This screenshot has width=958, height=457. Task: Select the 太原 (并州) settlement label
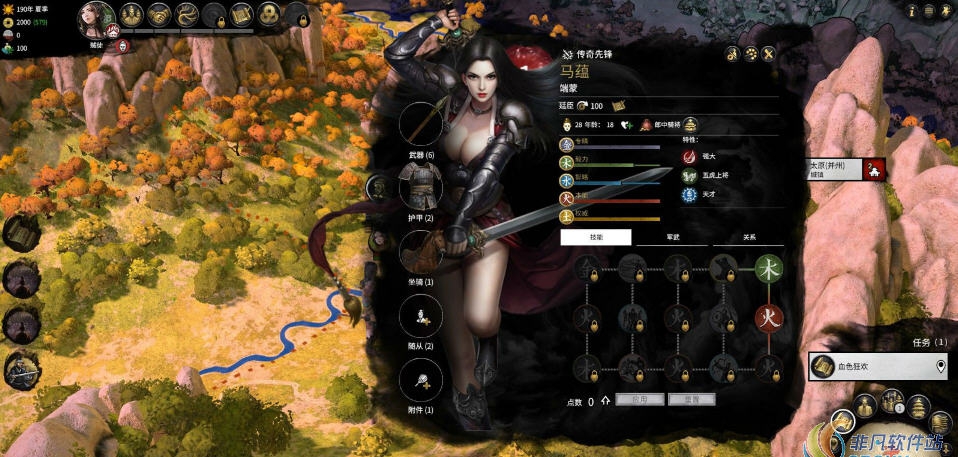pyautogui.click(x=835, y=169)
